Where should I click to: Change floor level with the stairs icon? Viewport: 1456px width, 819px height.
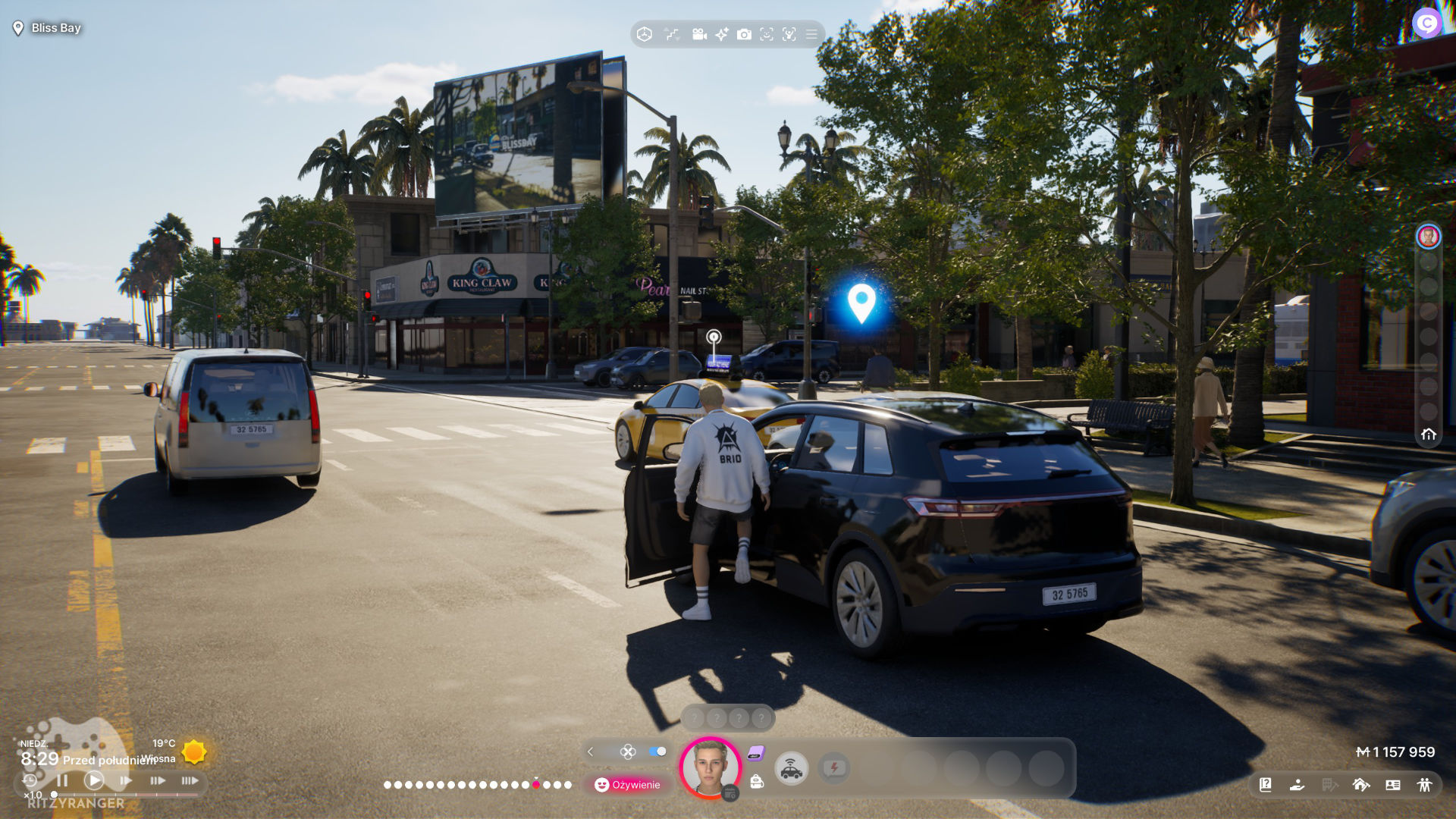[x=672, y=35]
